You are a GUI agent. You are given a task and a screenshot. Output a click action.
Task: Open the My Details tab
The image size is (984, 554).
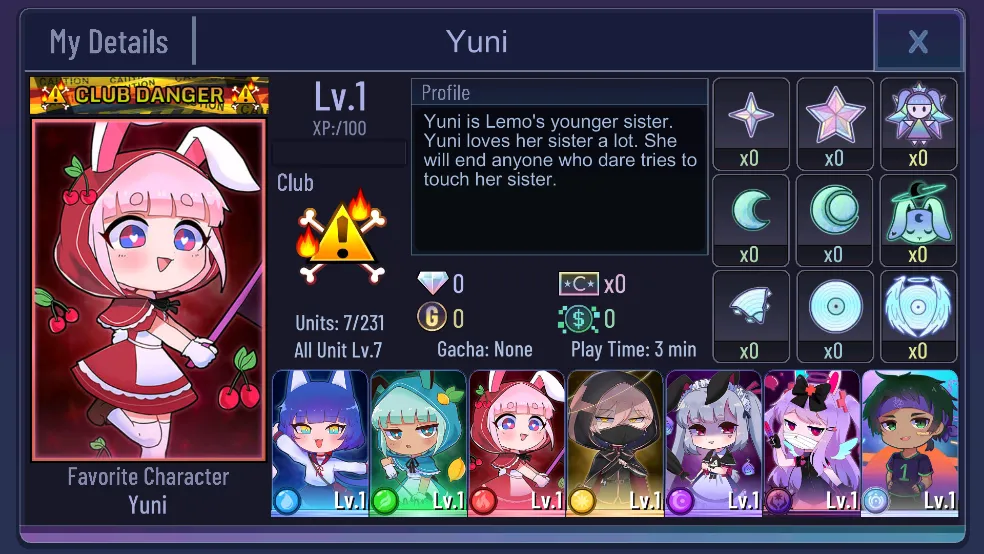109,42
